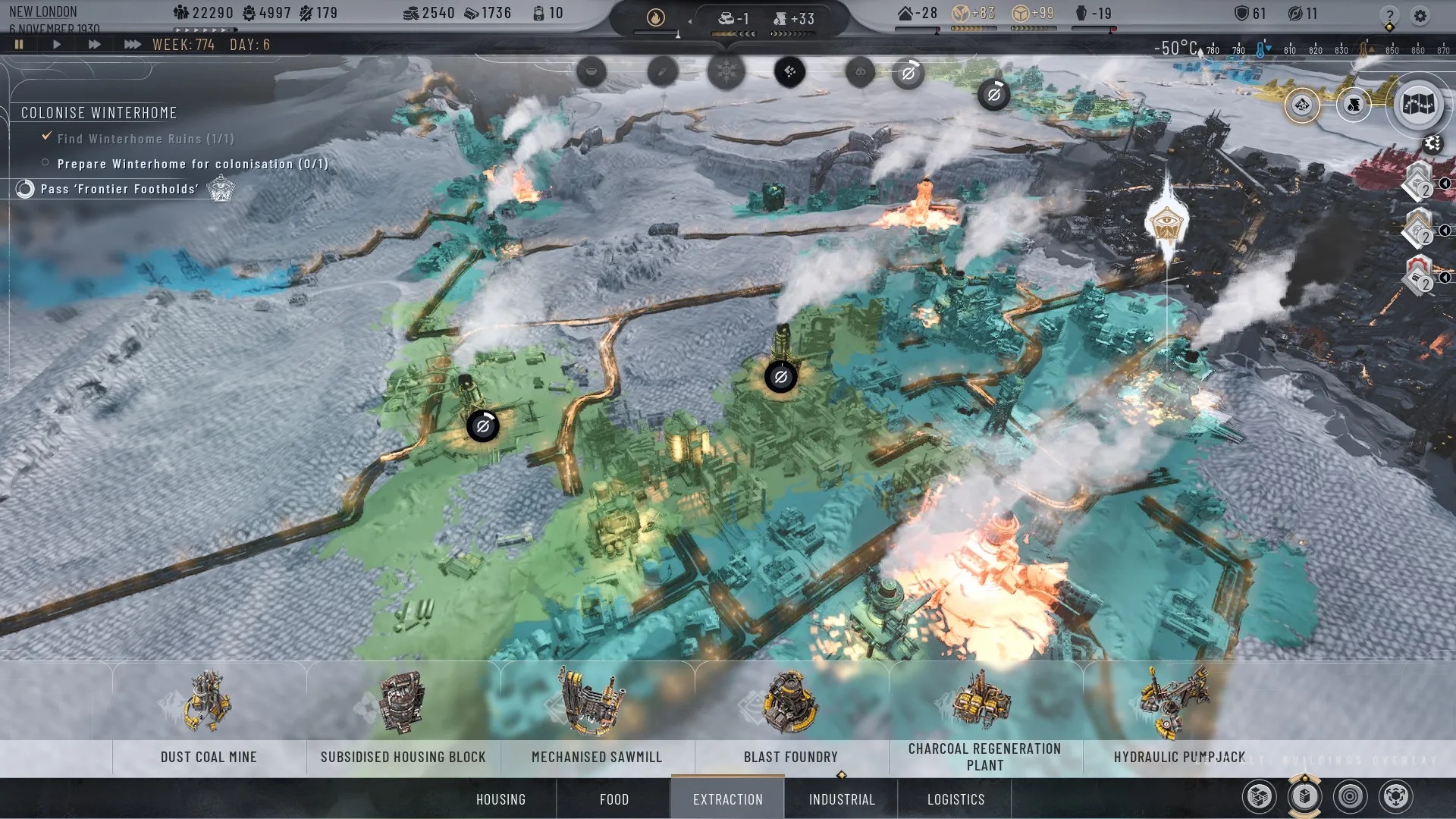Pause the game time
Screen dimensions: 1456x819
coord(19,45)
